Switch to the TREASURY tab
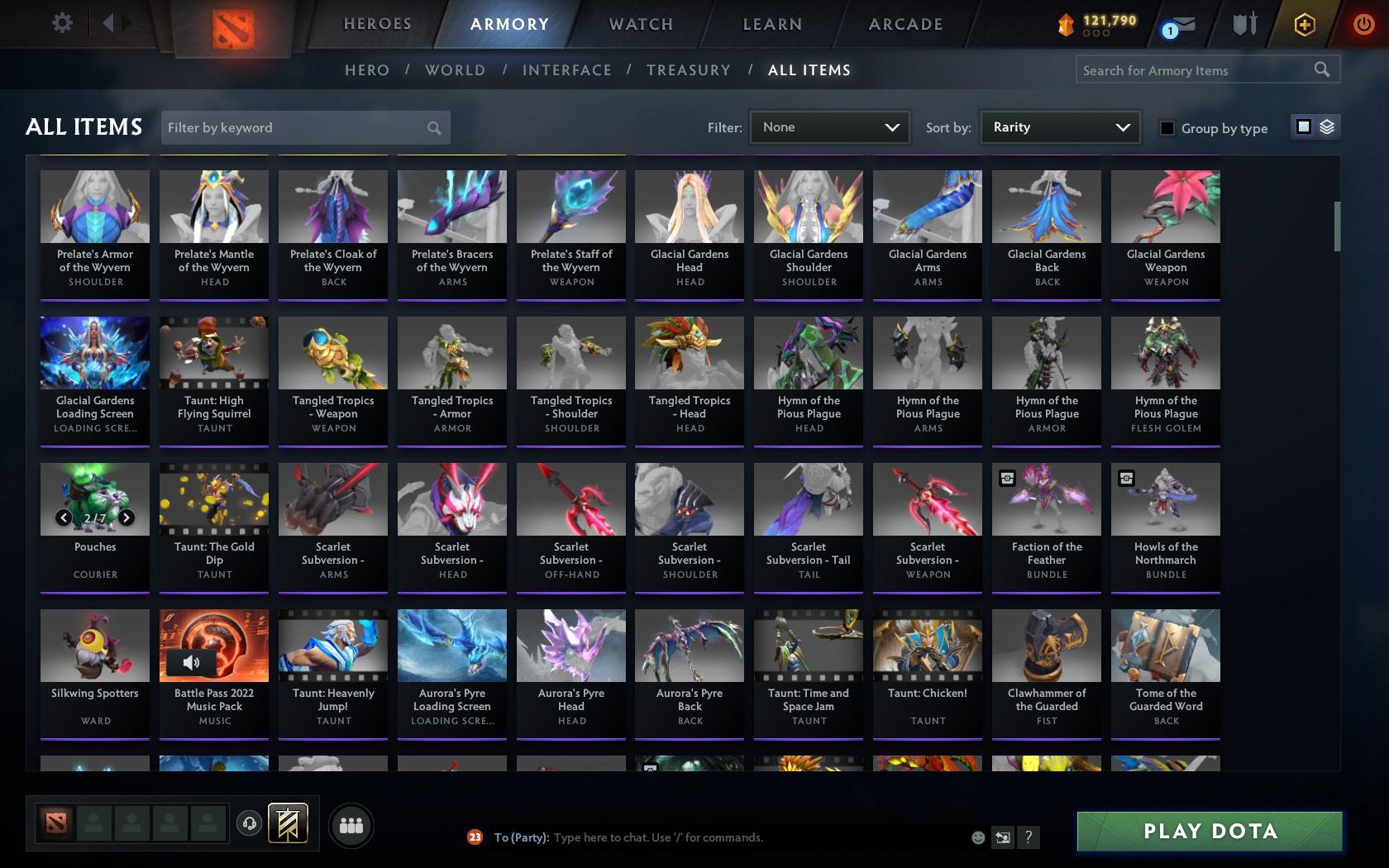Screen dimensions: 1389x868 tap(689, 70)
